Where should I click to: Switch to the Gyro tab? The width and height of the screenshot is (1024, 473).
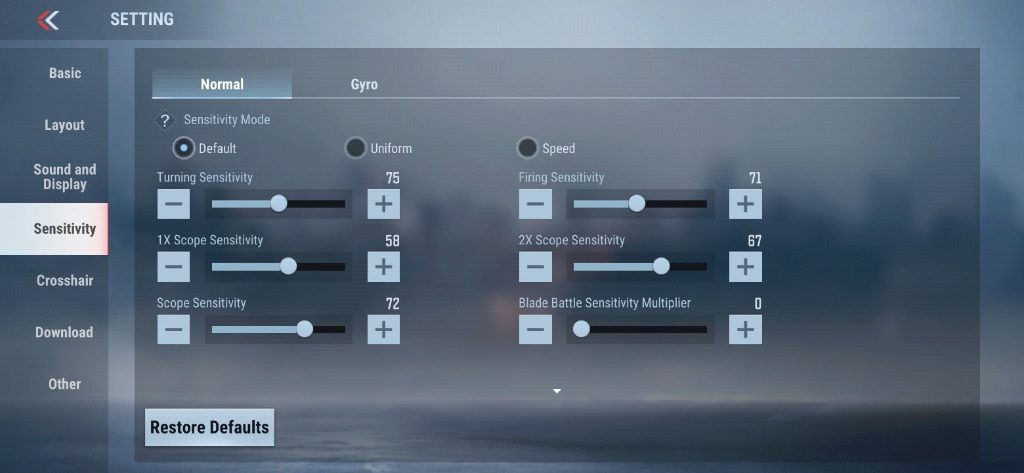(364, 84)
